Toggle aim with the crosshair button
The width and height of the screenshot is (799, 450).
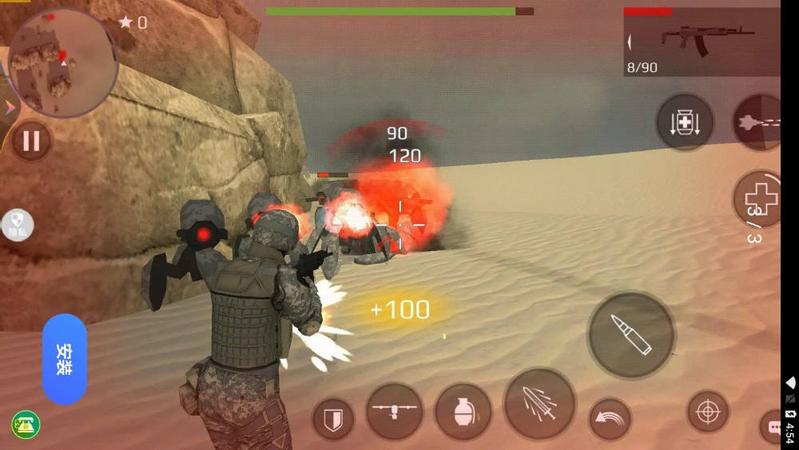click(x=708, y=411)
